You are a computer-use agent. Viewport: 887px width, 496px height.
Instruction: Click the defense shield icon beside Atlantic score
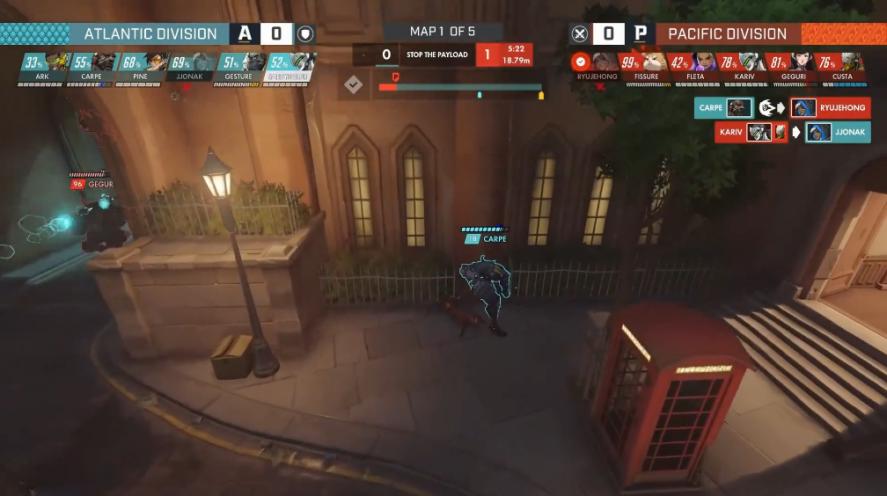pos(305,33)
